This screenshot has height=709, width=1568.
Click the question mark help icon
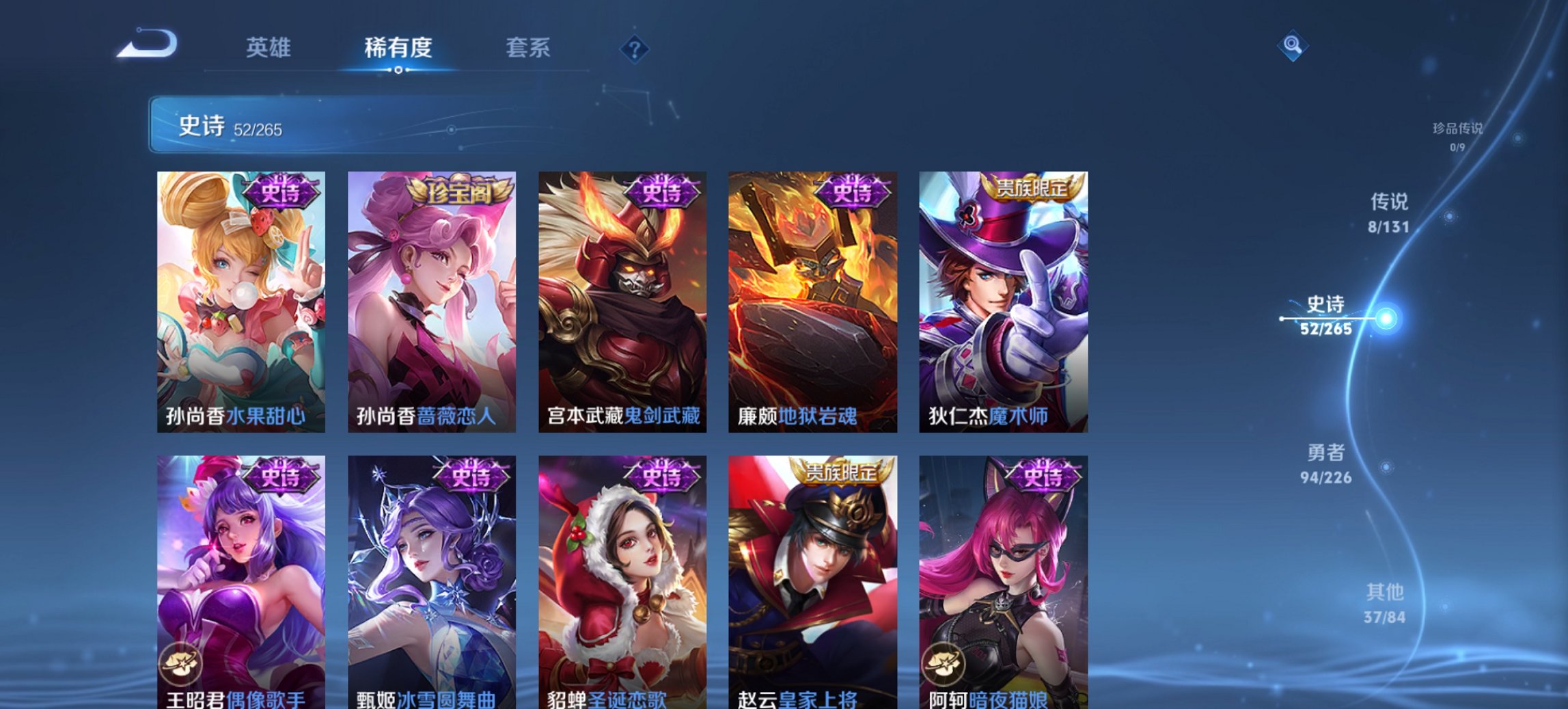(635, 49)
